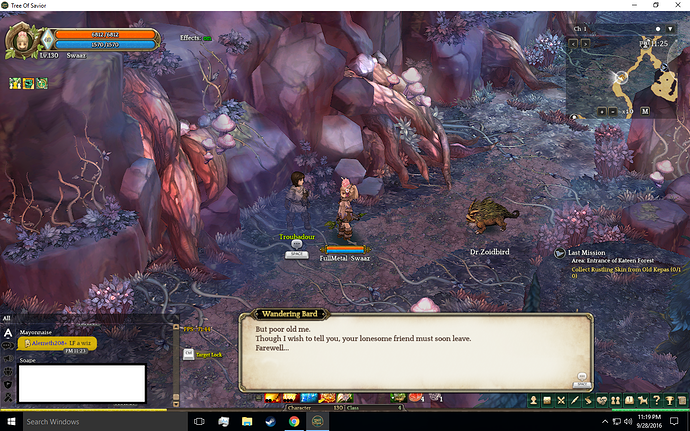Image resolution: width=690 pixels, height=431 pixels.
Task: Click the Windows search box in taskbar
Action: click(x=88, y=422)
